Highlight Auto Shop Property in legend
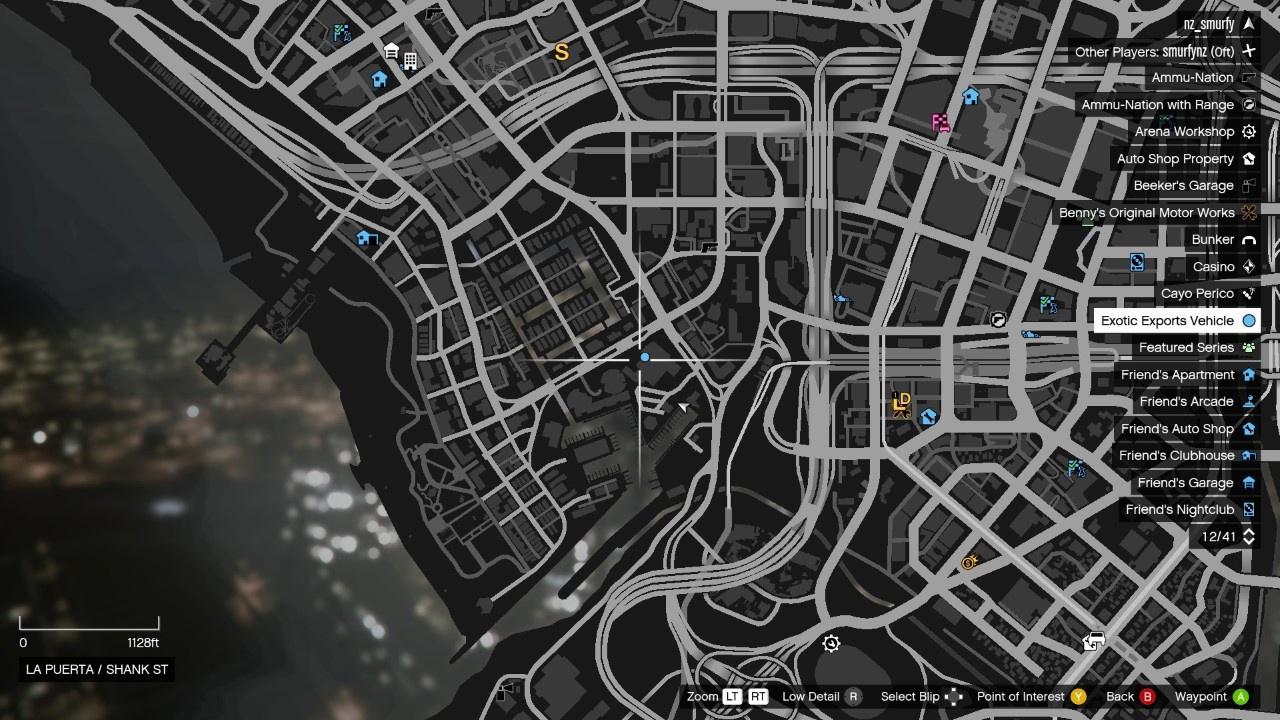1280x720 pixels. 1175,159
